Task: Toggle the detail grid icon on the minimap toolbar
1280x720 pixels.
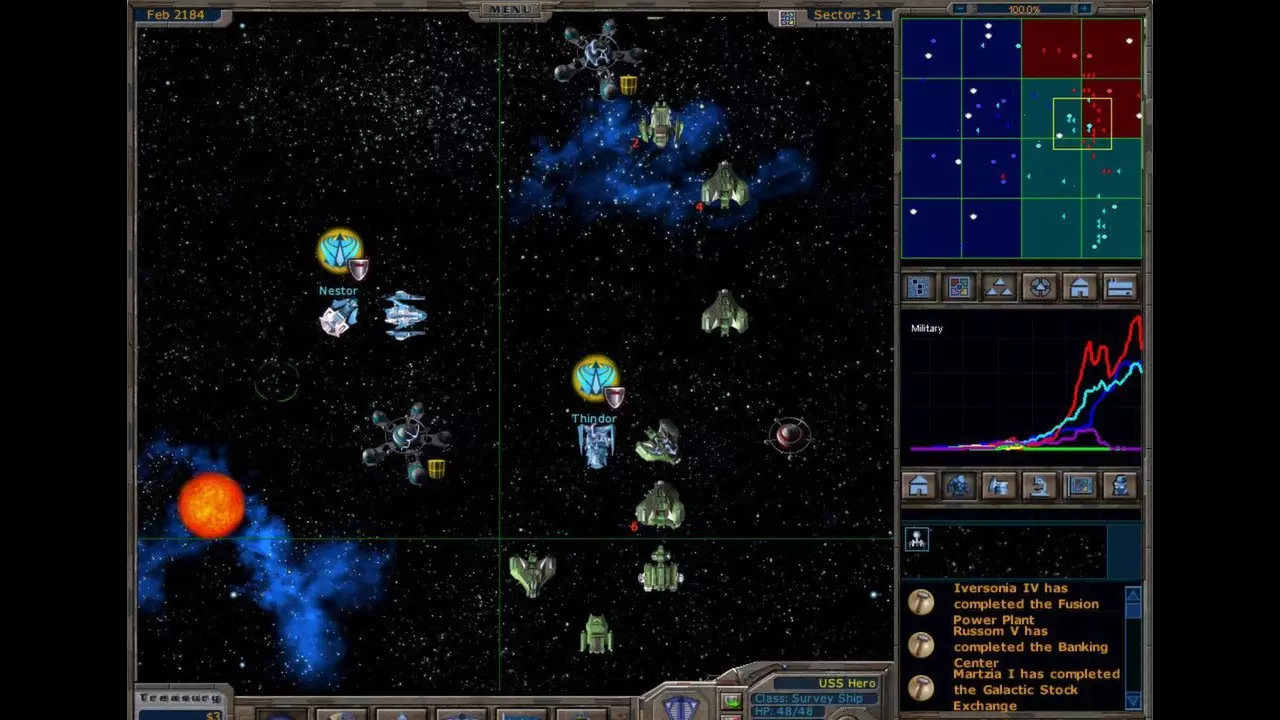Action: (918, 288)
